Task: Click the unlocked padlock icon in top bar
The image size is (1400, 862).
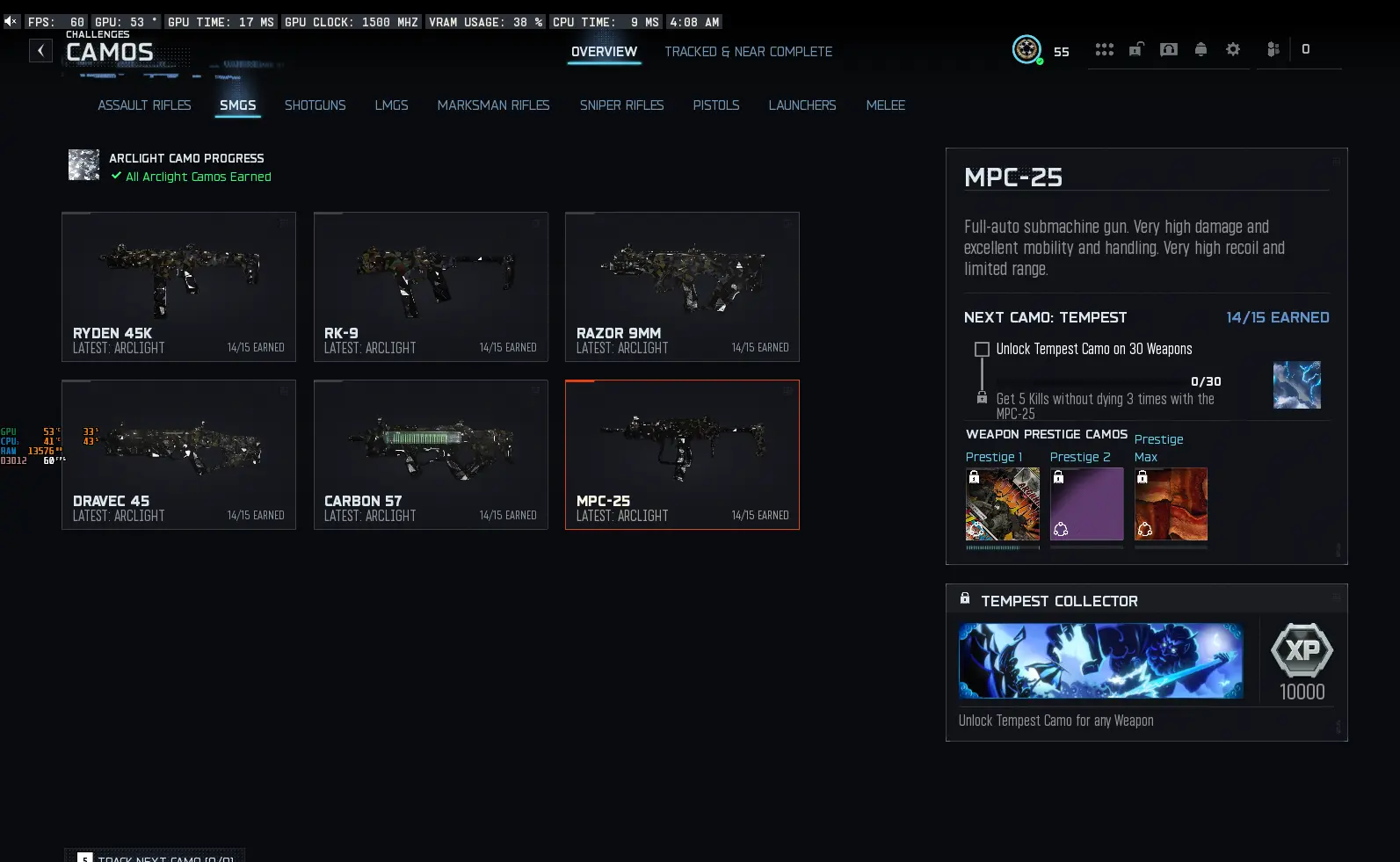Action: 1136,50
